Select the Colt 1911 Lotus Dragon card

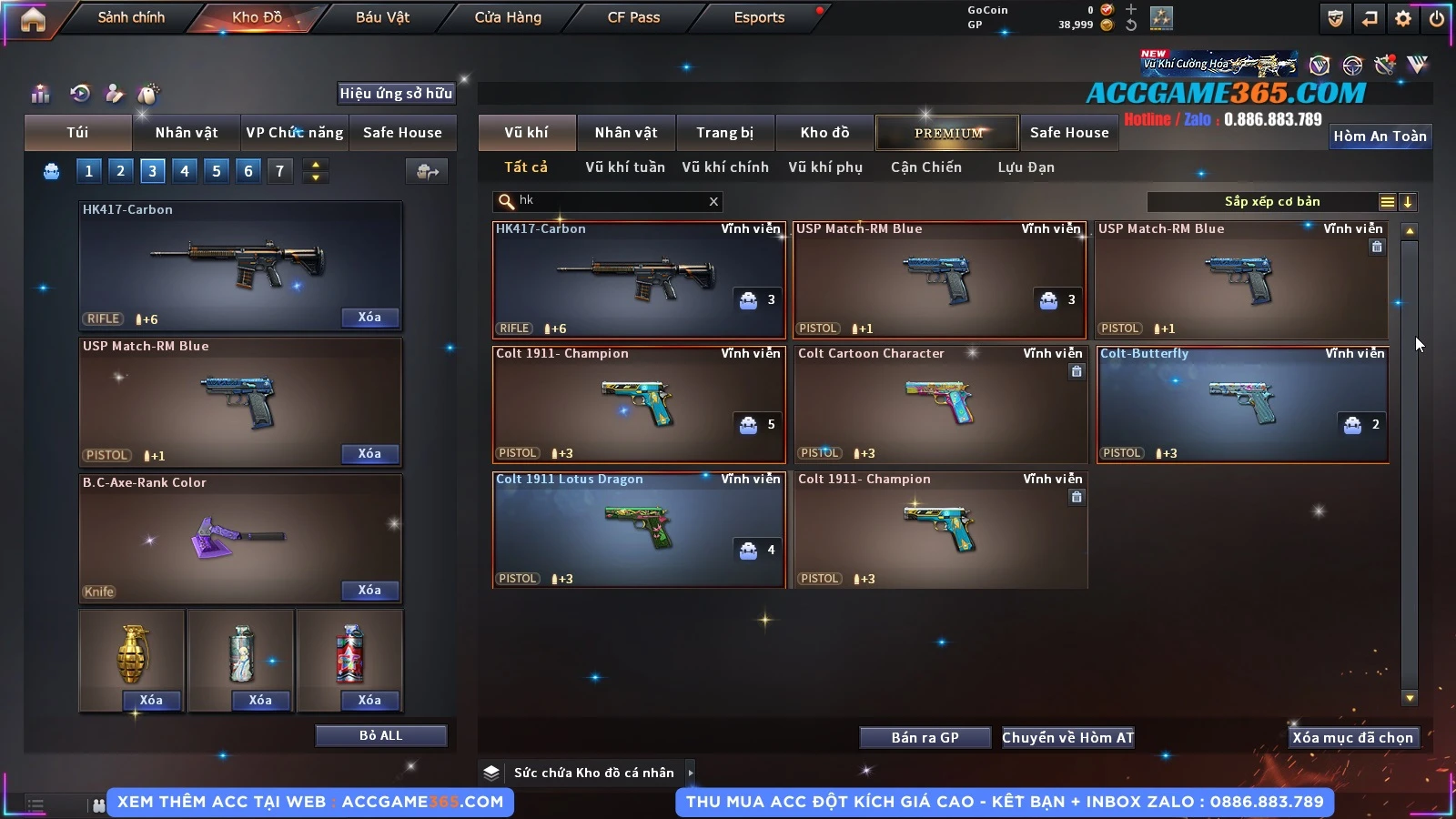(x=639, y=530)
